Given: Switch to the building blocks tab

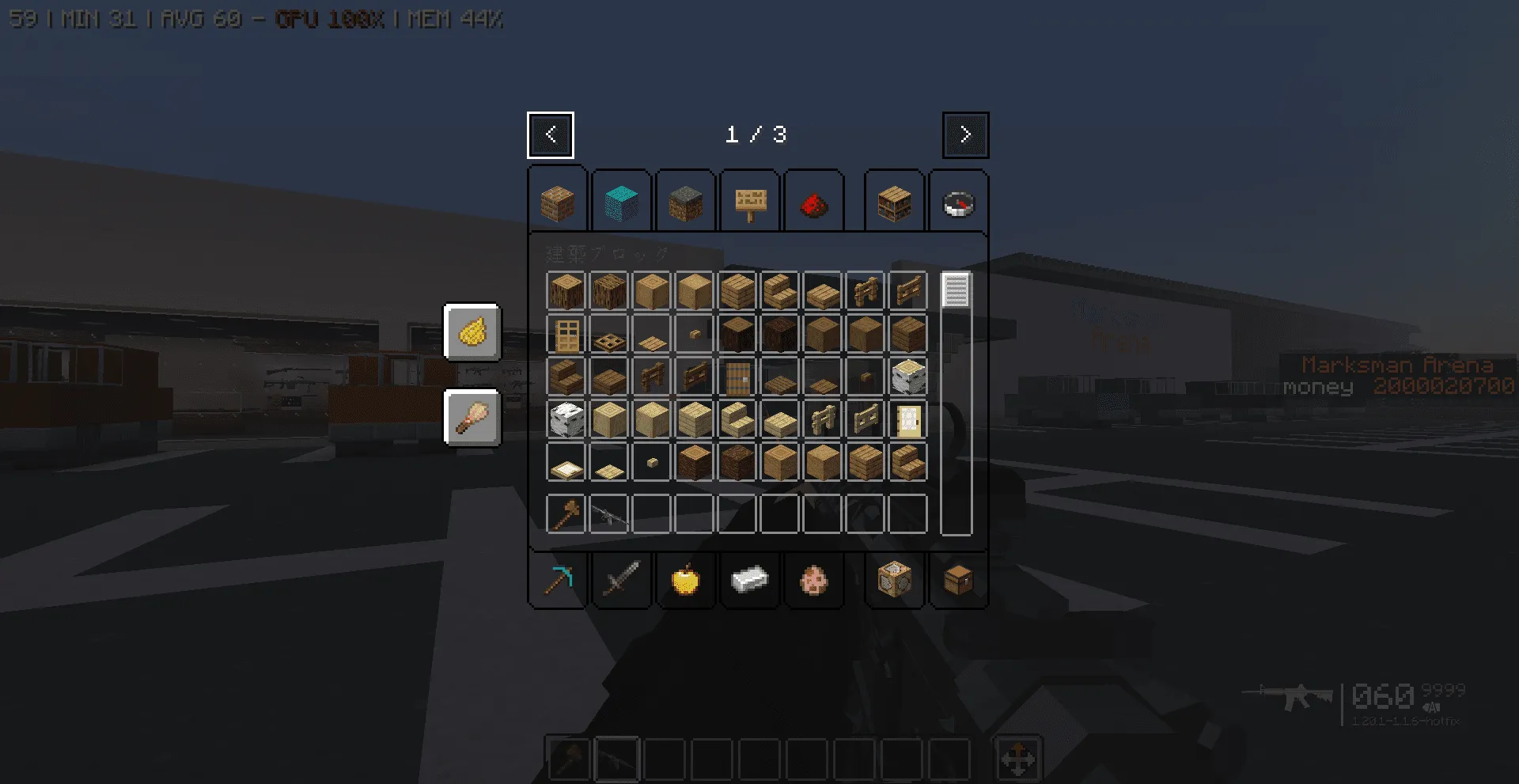Looking at the screenshot, I should click(558, 202).
